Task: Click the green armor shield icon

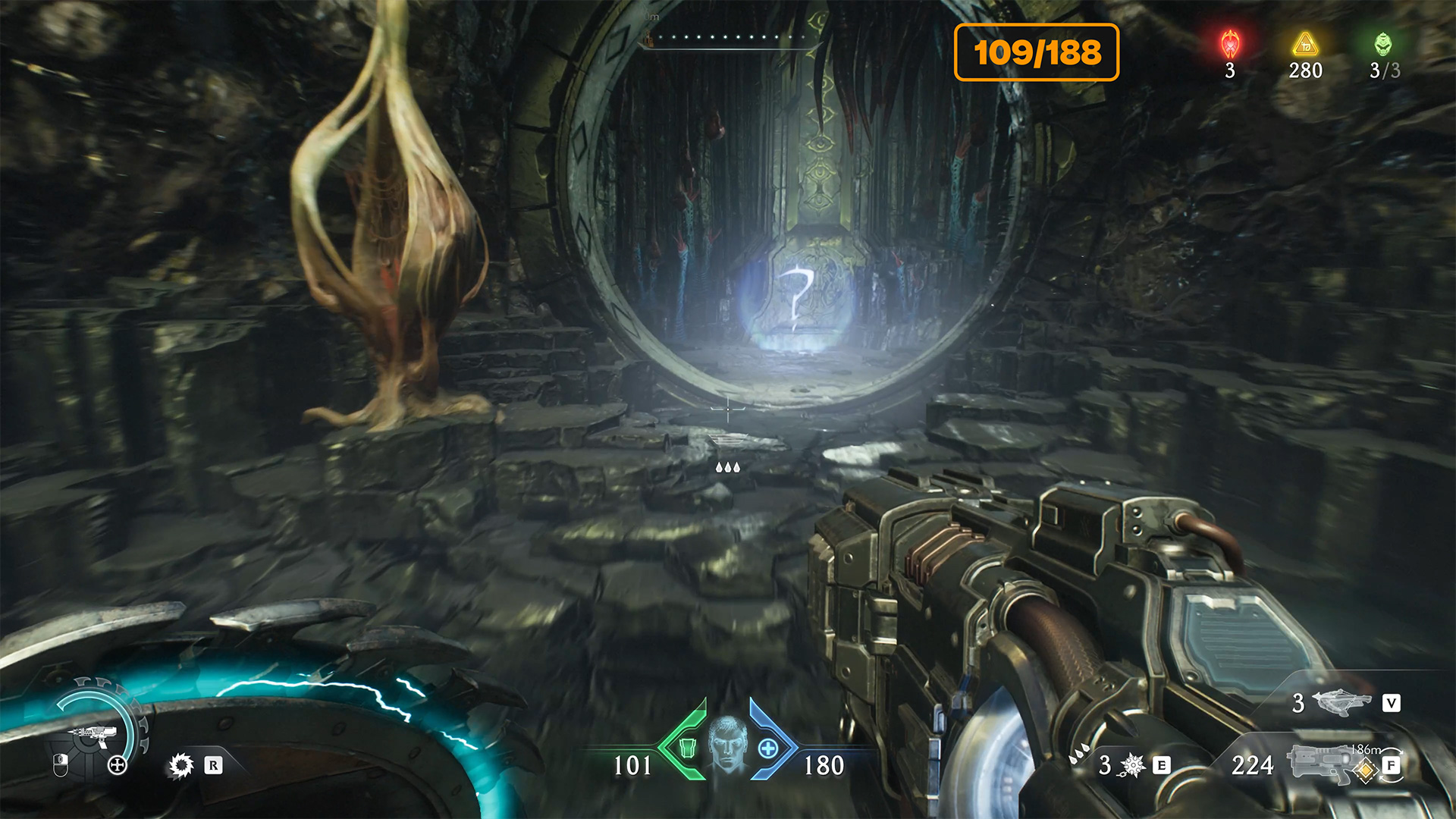Action: click(686, 748)
